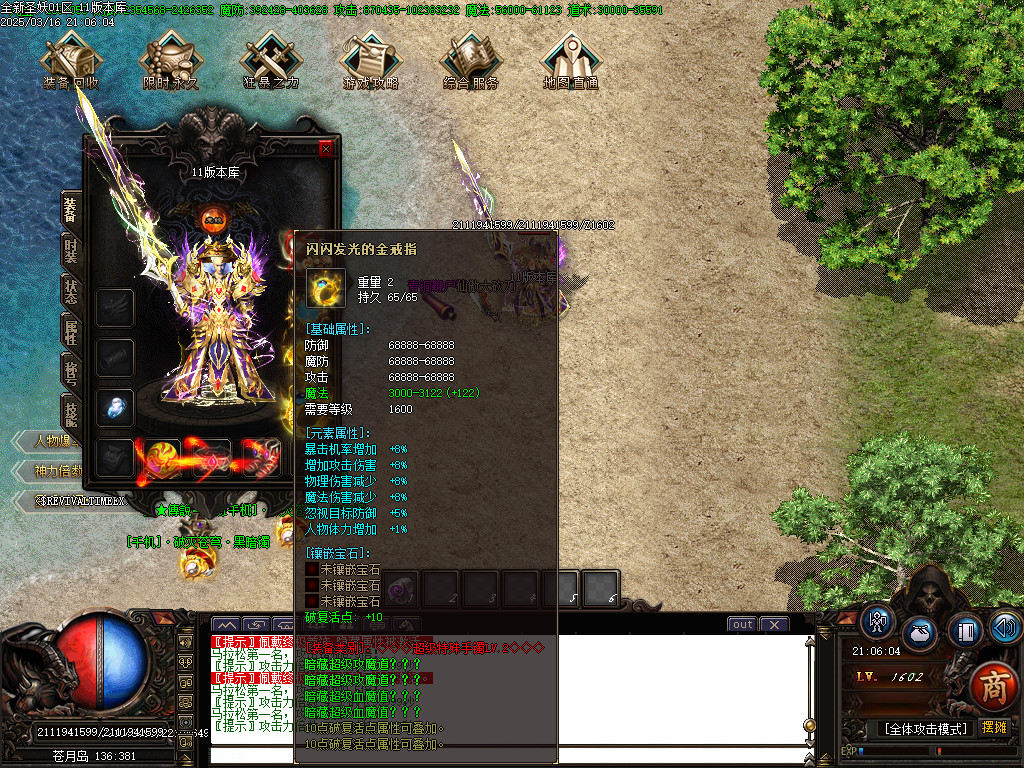Open the 地图直通 map teleport icon
The width and height of the screenshot is (1024, 768).
click(571, 60)
